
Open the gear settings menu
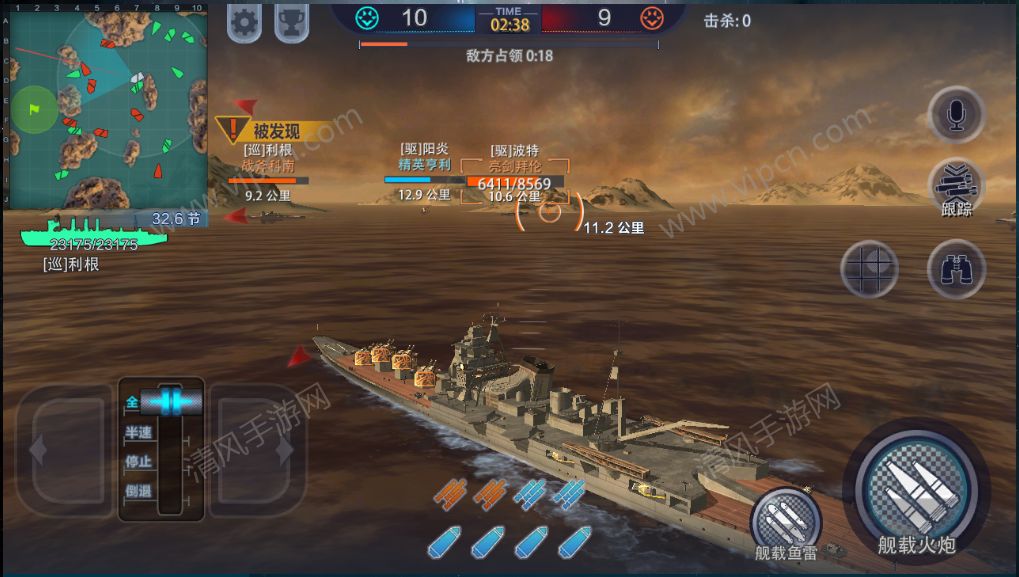click(x=245, y=21)
